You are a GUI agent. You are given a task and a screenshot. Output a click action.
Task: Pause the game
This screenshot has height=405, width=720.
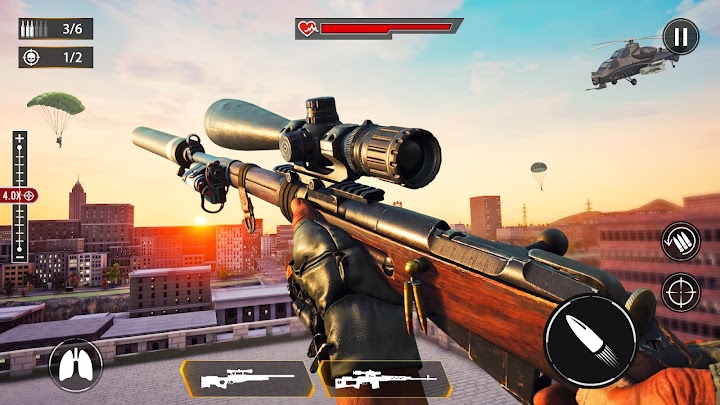coord(680,38)
